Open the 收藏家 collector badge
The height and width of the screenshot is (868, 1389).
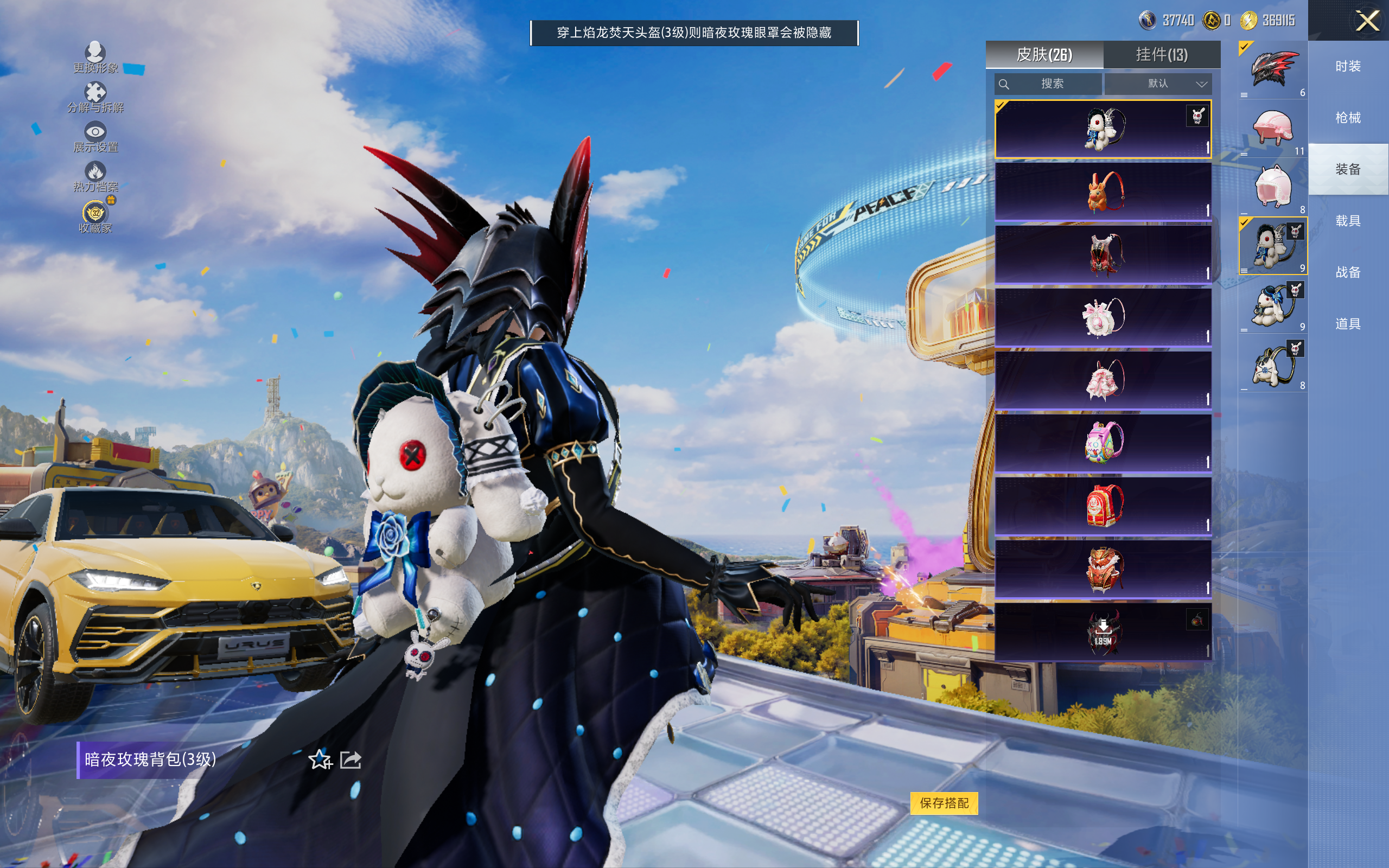point(95,217)
